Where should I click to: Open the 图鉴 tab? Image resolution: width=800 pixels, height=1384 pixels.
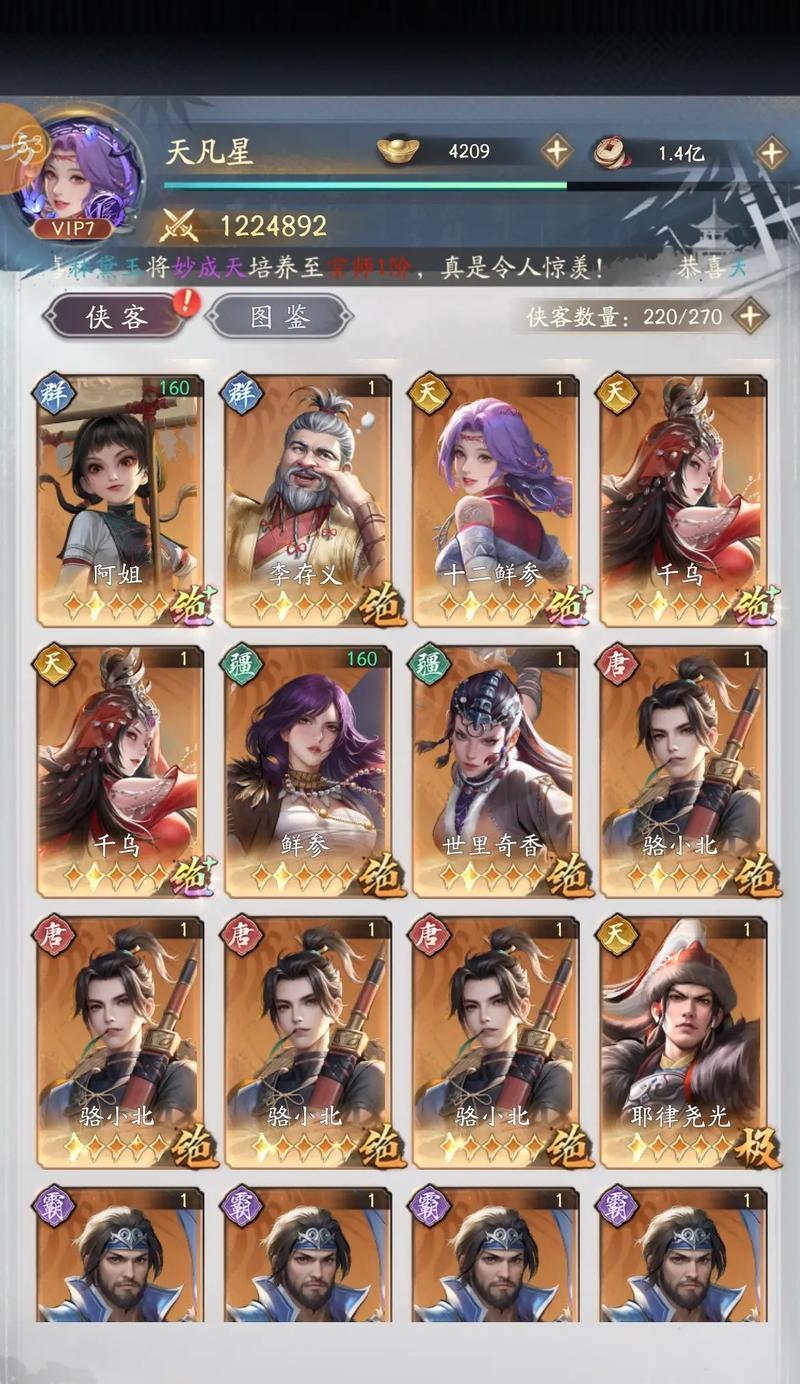coord(279,317)
